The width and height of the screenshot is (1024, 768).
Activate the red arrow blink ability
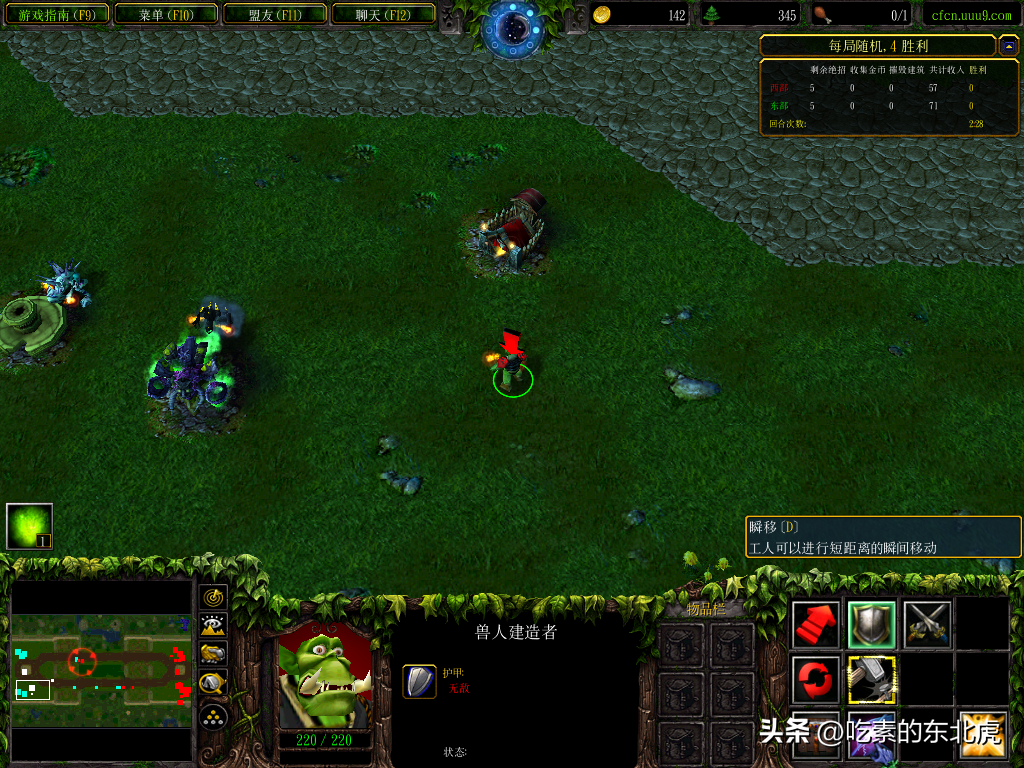816,625
